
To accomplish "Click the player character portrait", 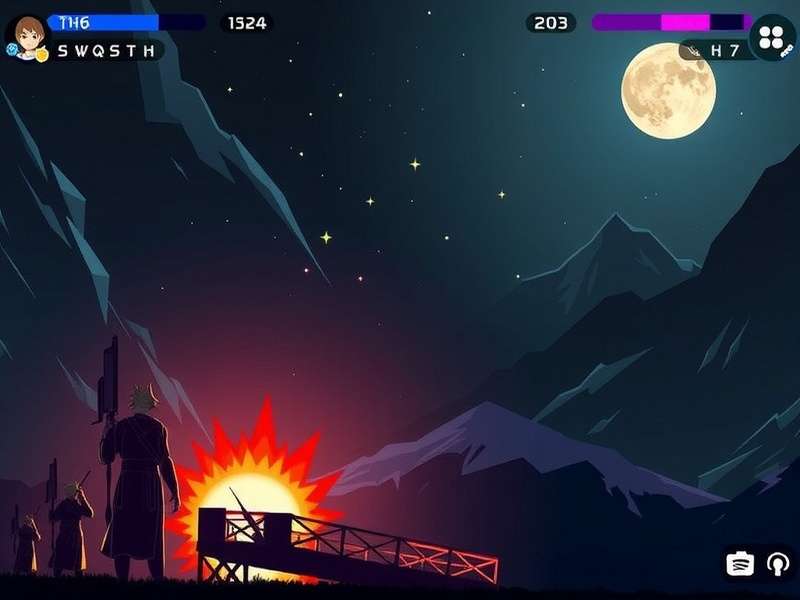I will 29,31.
